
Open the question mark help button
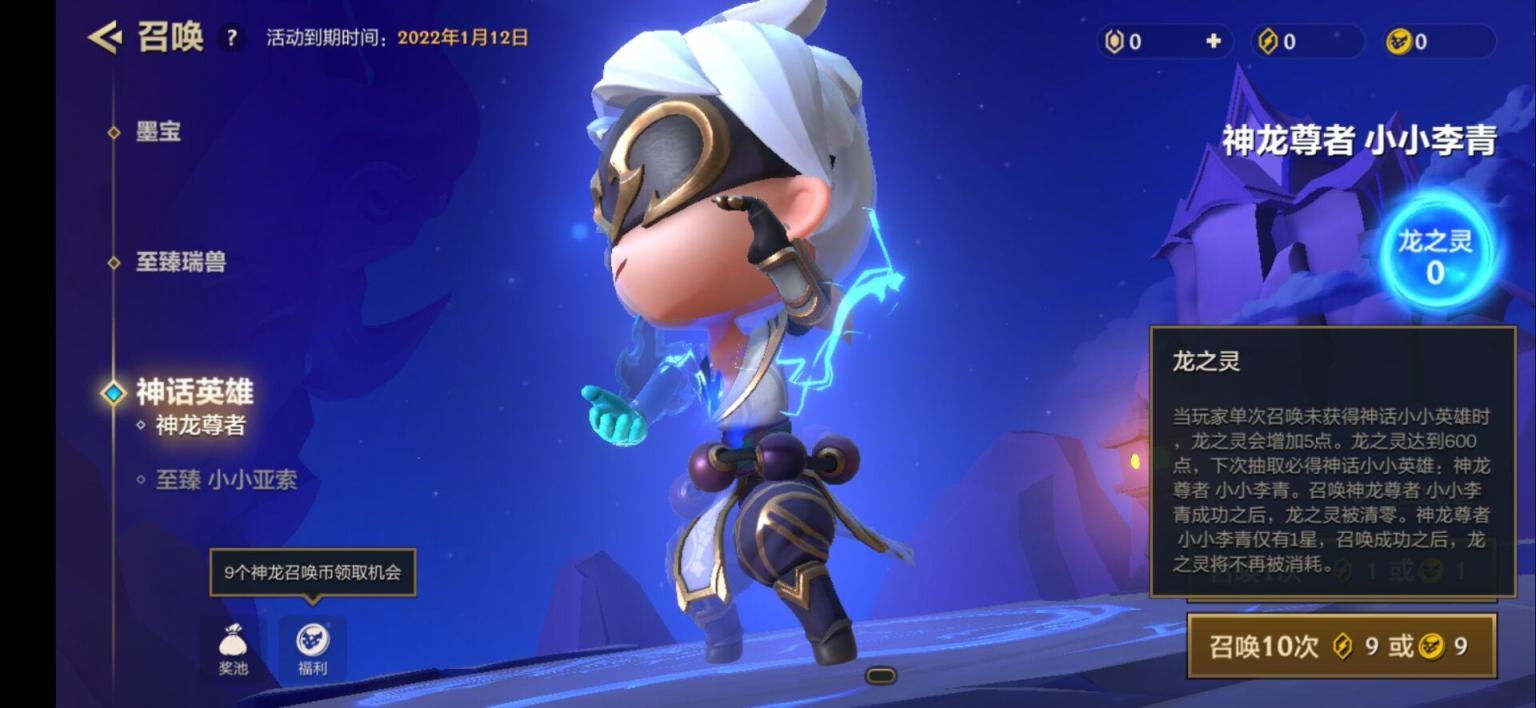(231, 39)
